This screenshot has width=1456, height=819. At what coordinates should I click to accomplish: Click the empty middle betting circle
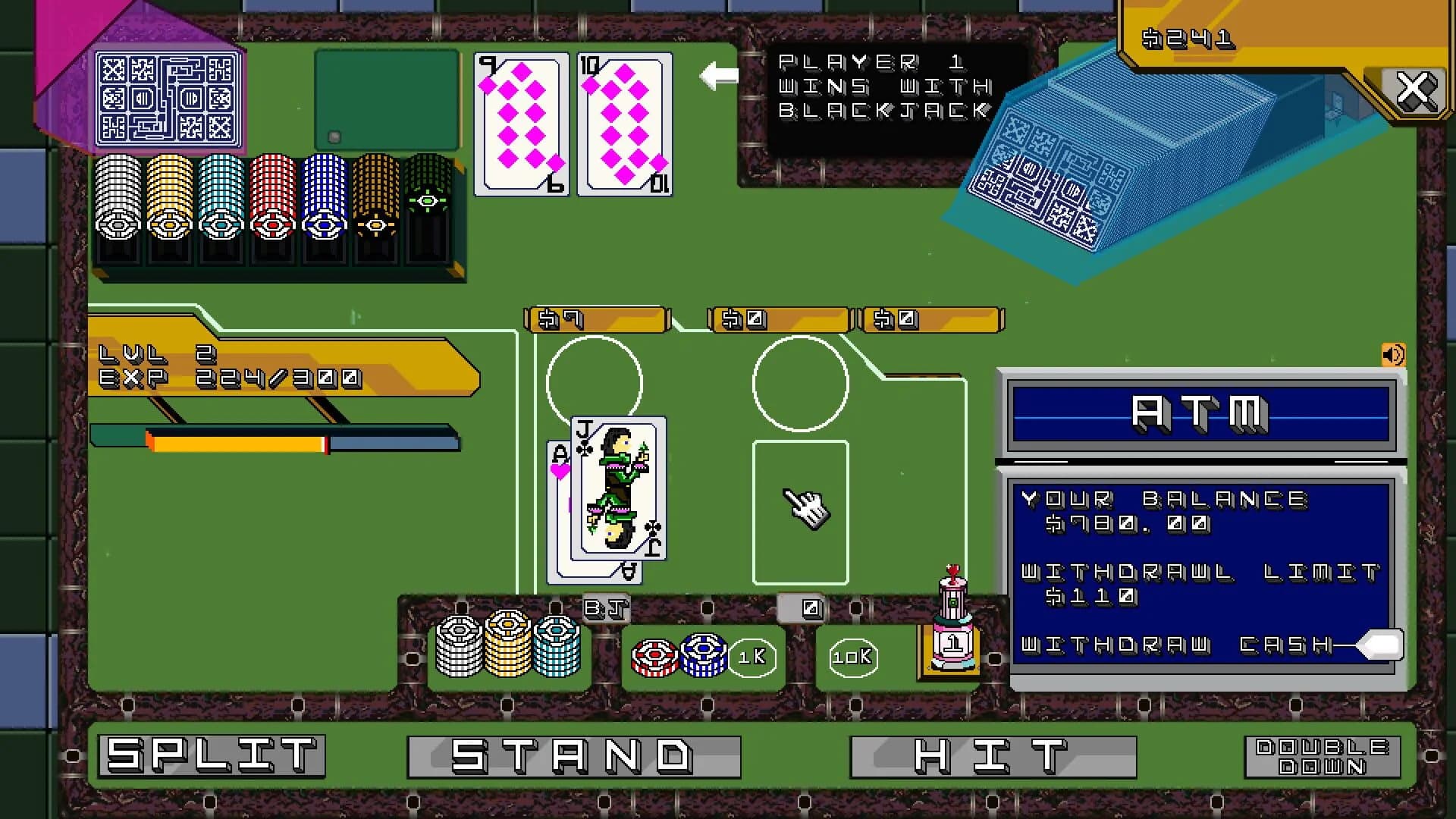tap(801, 383)
